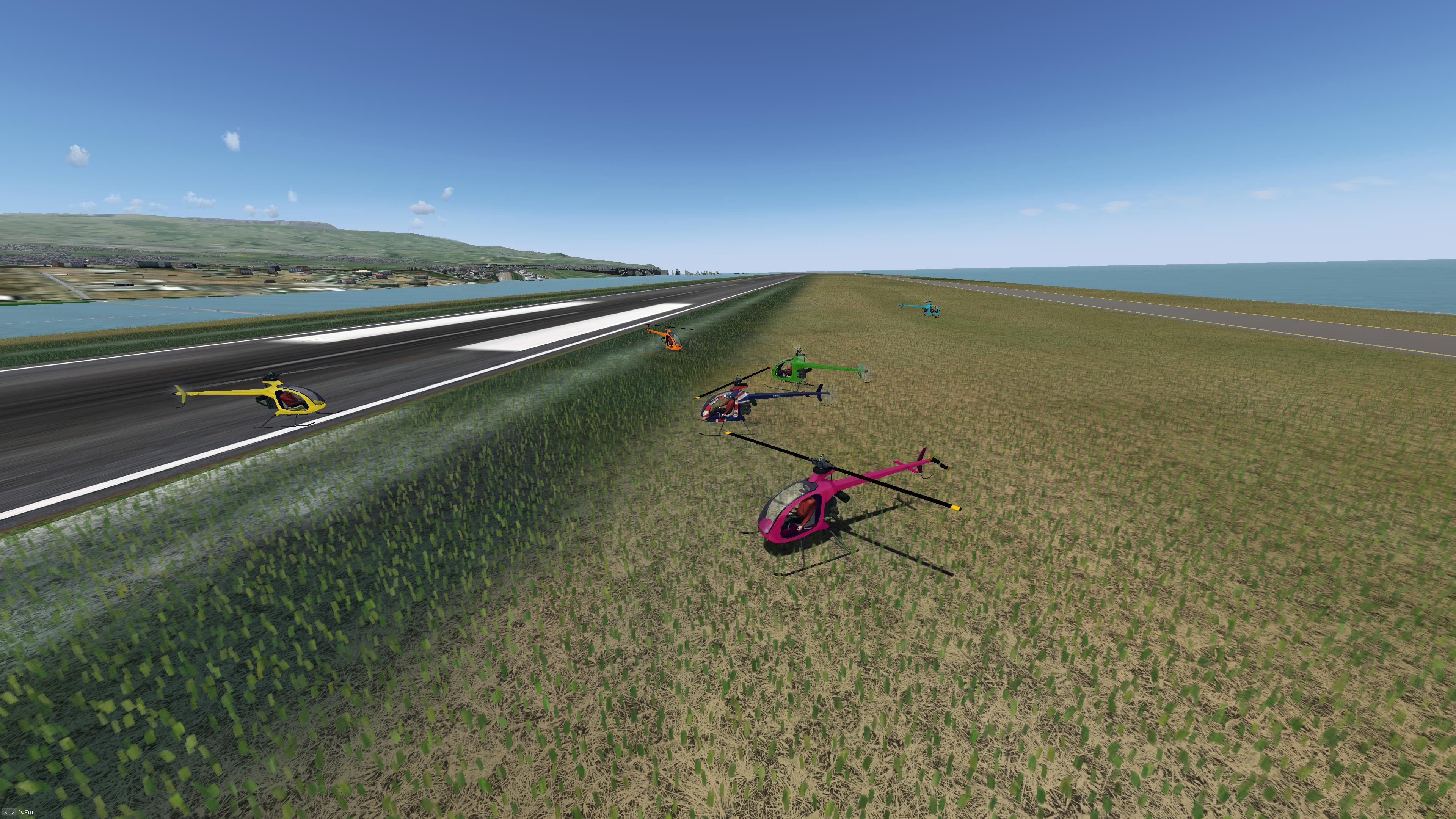Click the right arrow beside WF01
Image resolution: width=1456 pixels, height=819 pixels.
coord(13,813)
